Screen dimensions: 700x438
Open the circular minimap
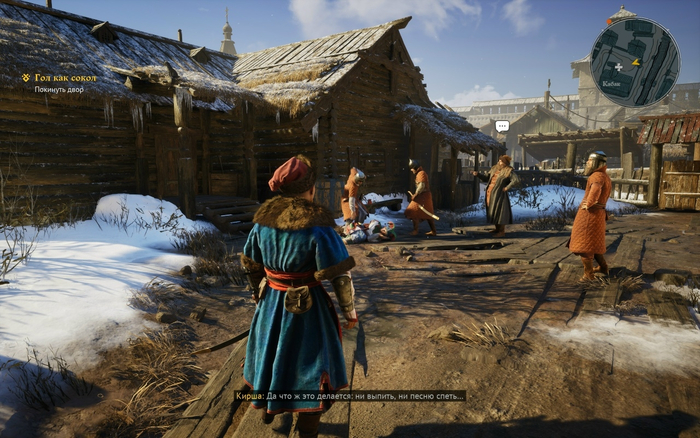click(x=635, y=62)
